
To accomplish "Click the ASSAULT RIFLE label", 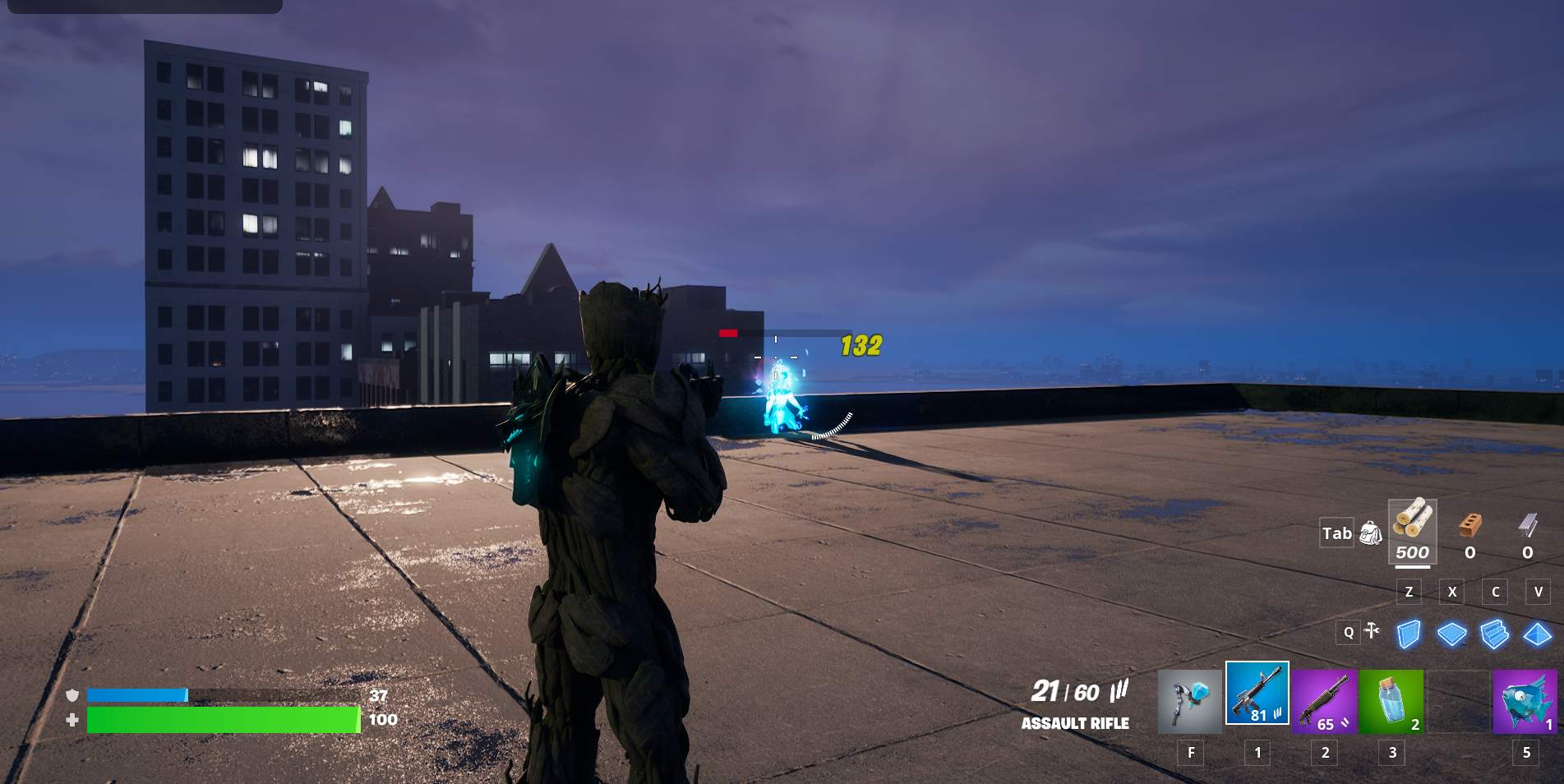I will (x=1074, y=724).
